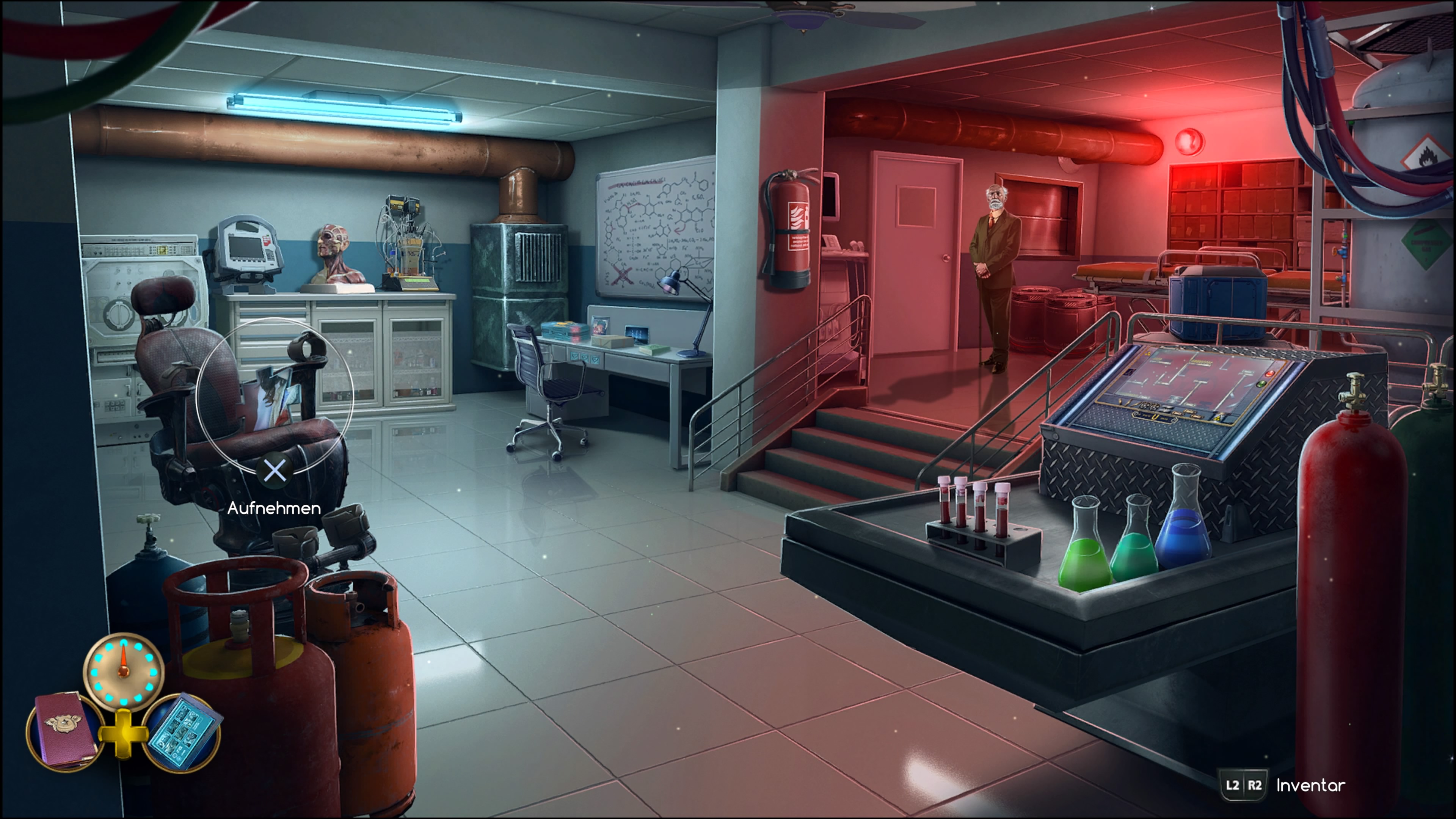
Task: Activate the hint dial gauge
Action: click(124, 670)
